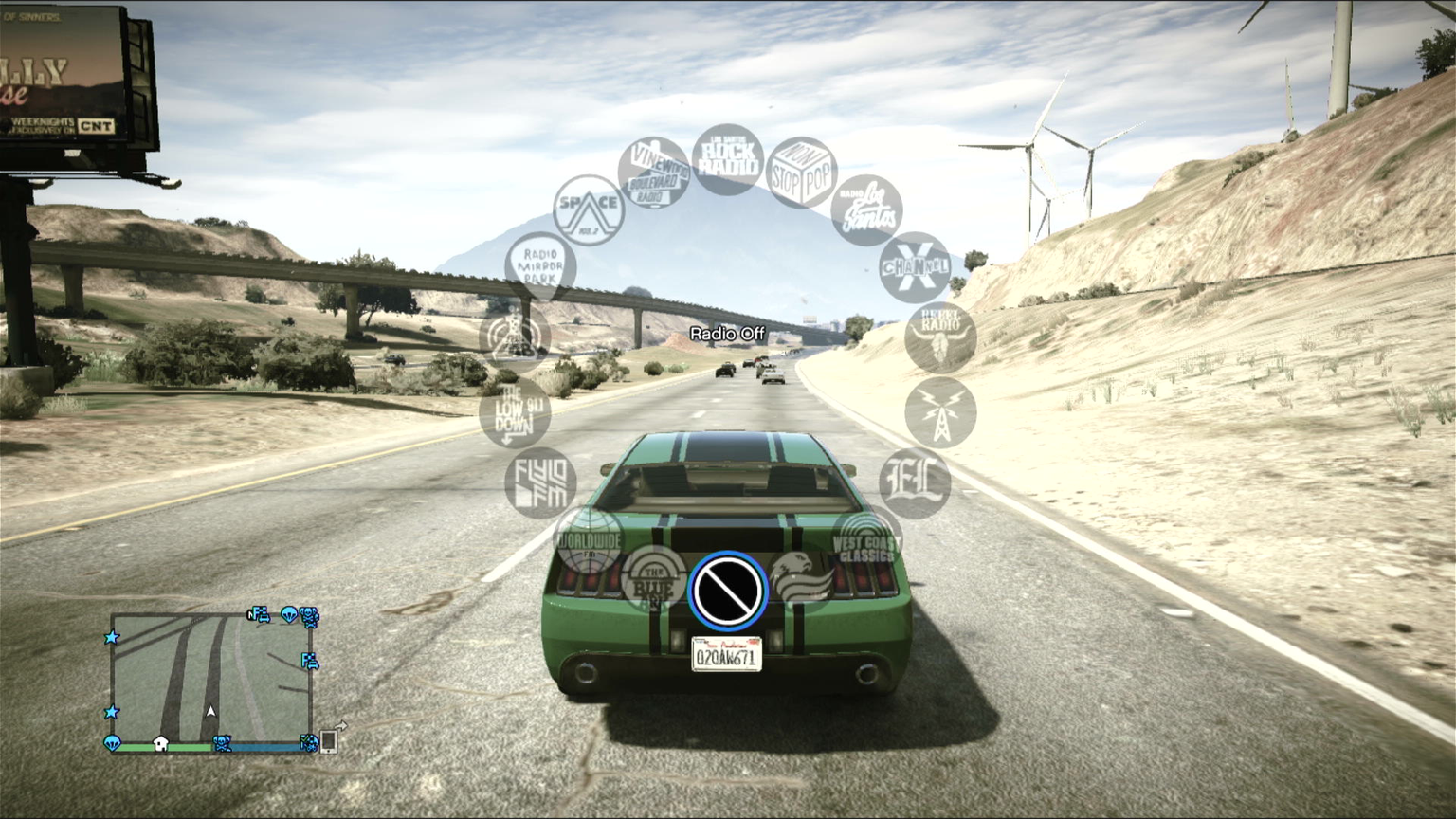This screenshot has height=819, width=1456.
Task: Tune in to Rebel Radio
Action: pos(939,337)
